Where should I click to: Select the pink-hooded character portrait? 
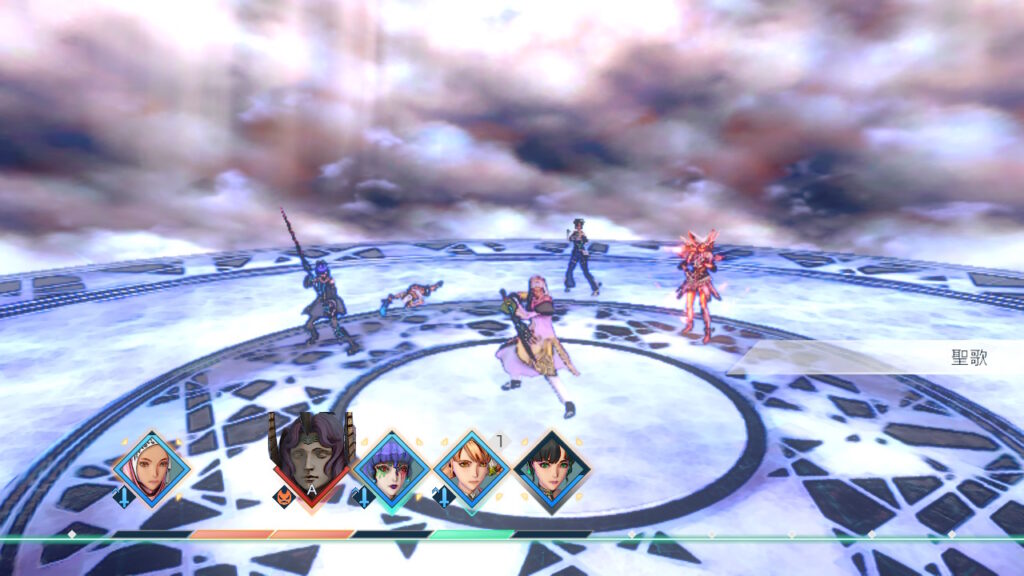pyautogui.click(x=152, y=469)
